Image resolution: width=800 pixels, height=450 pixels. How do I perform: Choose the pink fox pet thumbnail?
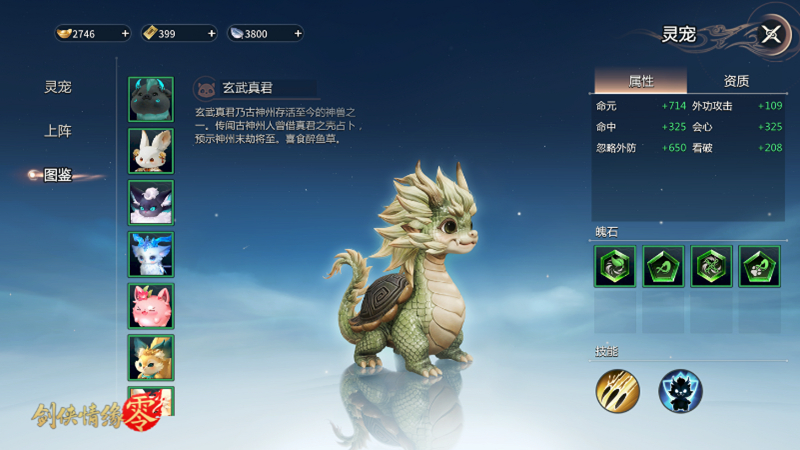(151, 306)
